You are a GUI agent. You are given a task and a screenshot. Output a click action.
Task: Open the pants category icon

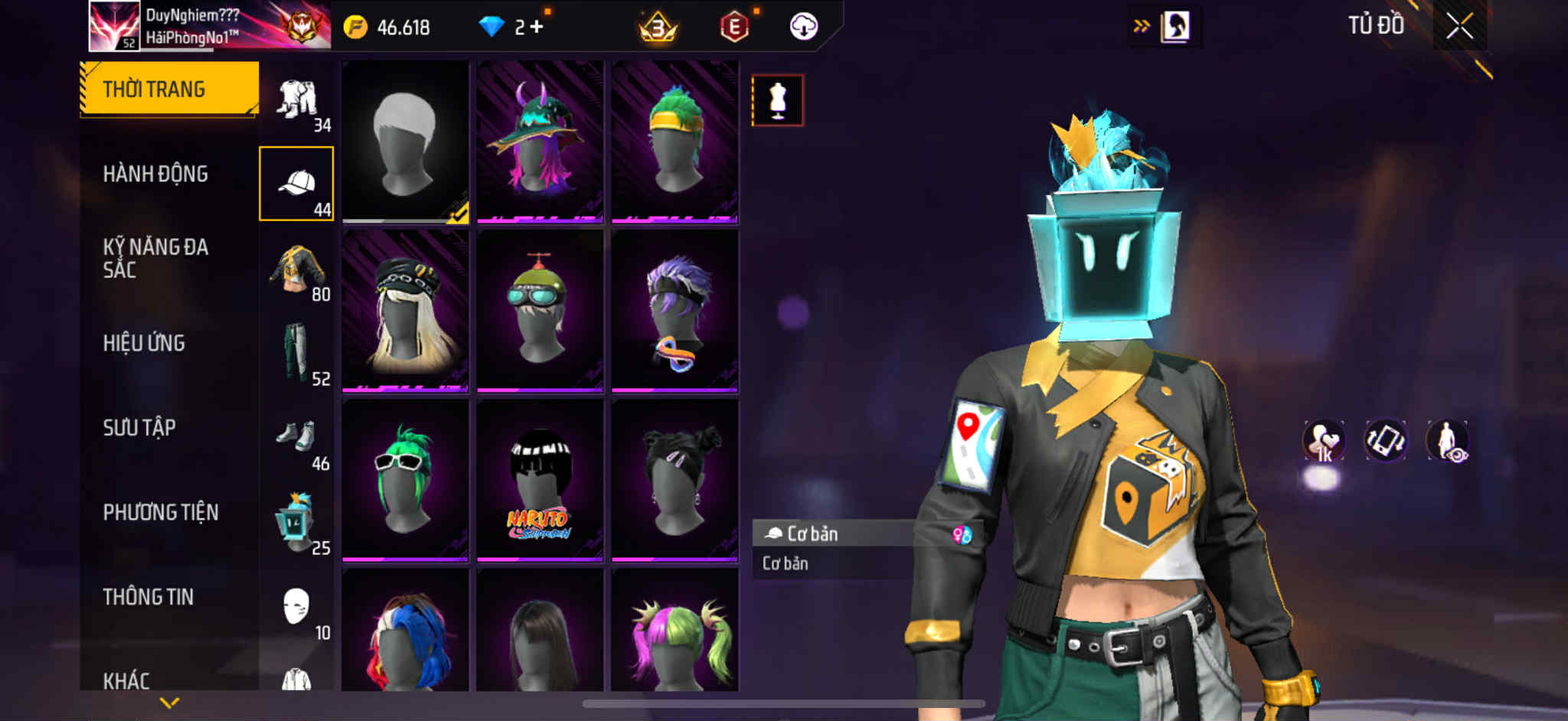coord(296,353)
